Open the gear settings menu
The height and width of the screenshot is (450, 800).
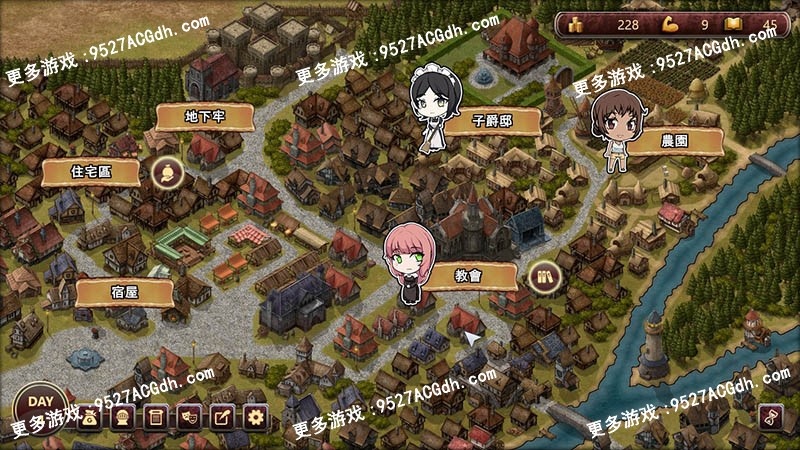coord(254,418)
